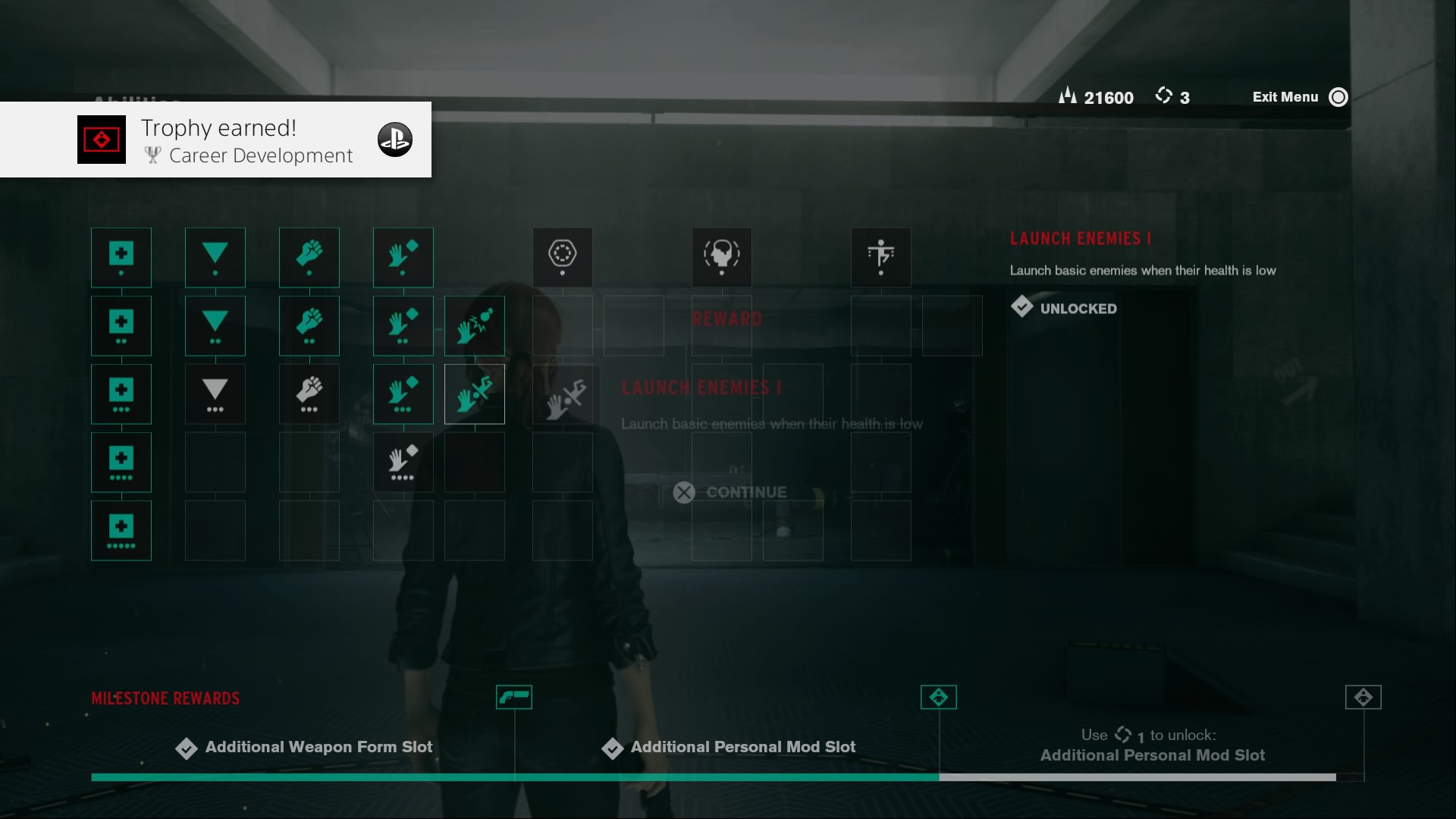Open the Melee ability upgrade node
This screenshot has width=1456, height=819.
309,258
